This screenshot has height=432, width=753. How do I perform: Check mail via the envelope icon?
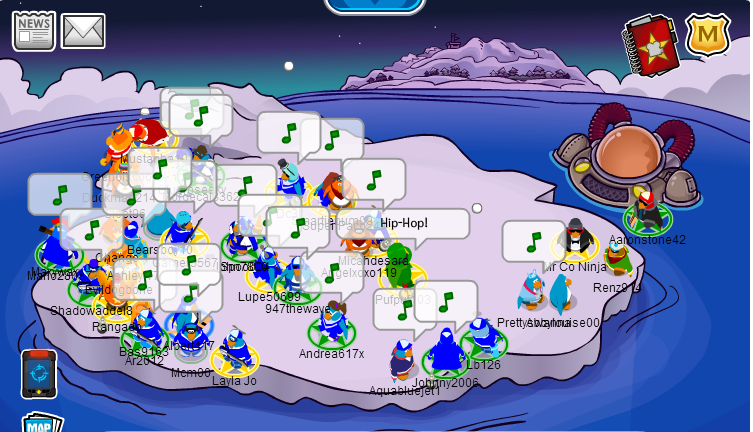point(83,31)
